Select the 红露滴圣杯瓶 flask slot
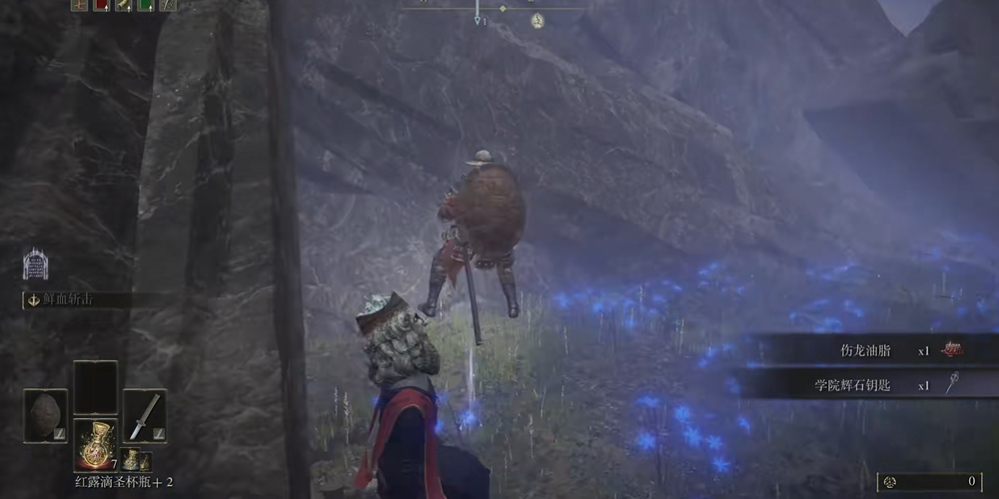Viewport: 999px width, 499px height. [x=95, y=444]
